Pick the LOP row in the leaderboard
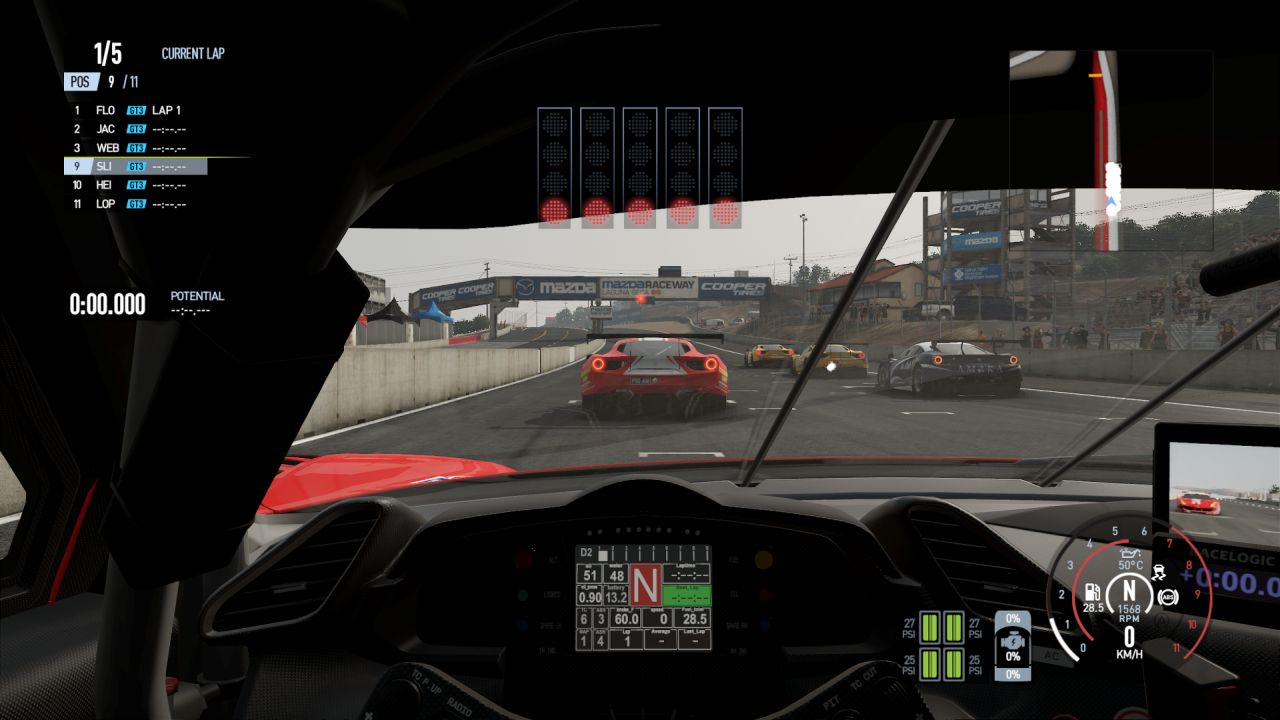This screenshot has width=1280, height=720. click(x=130, y=204)
